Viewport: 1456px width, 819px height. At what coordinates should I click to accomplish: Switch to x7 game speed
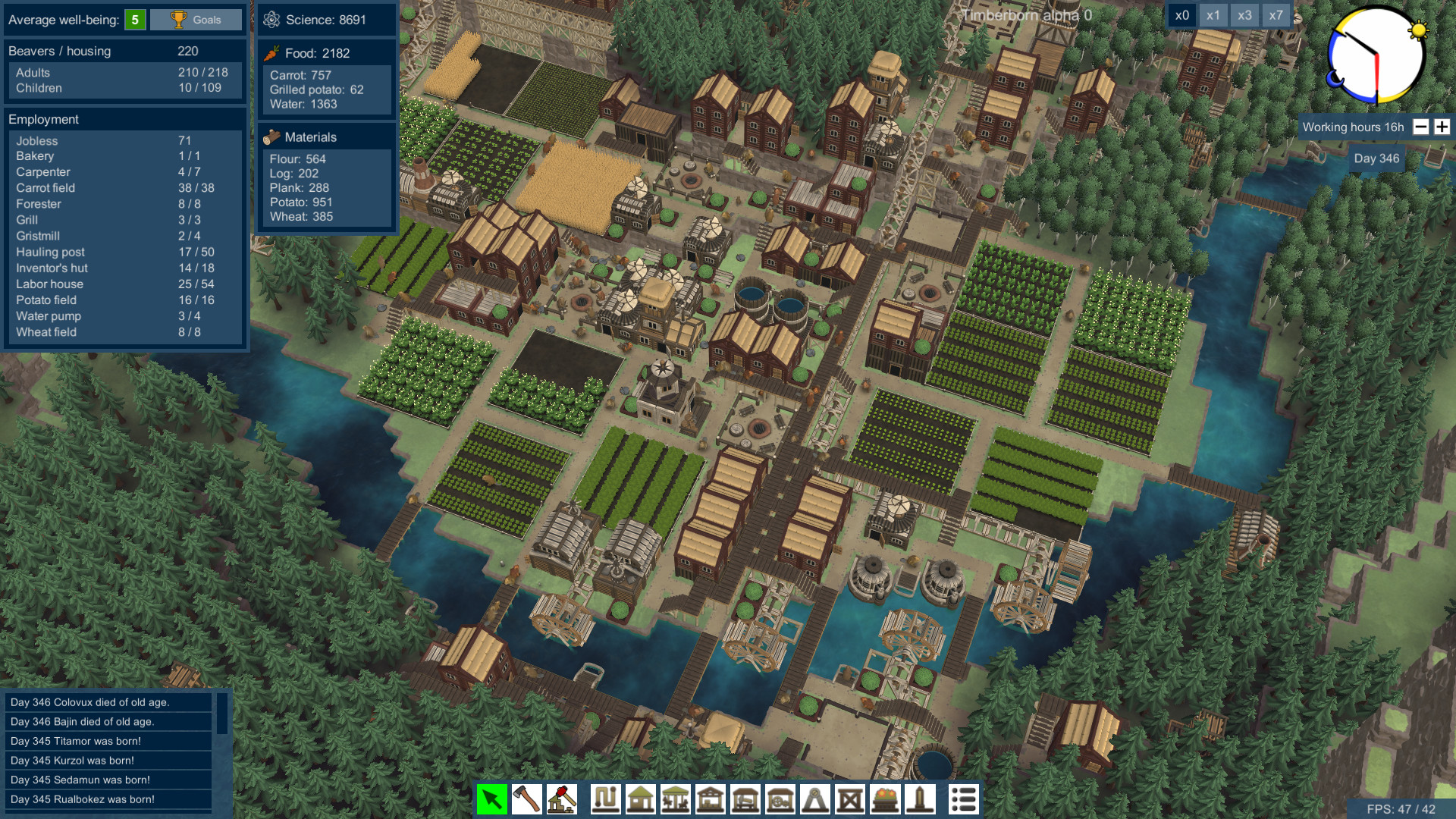(1276, 15)
